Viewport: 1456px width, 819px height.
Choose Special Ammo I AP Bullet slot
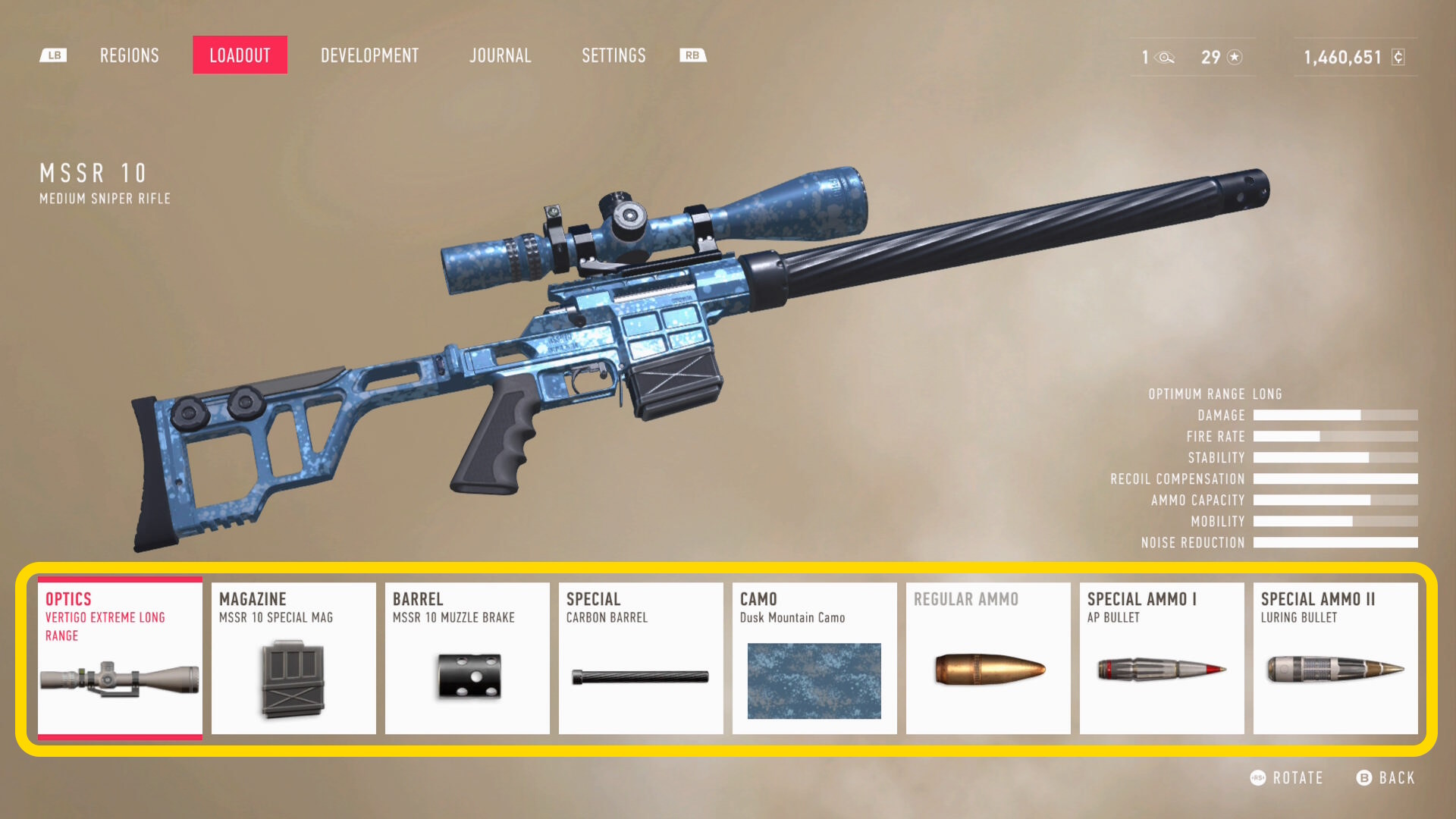pos(1162,658)
